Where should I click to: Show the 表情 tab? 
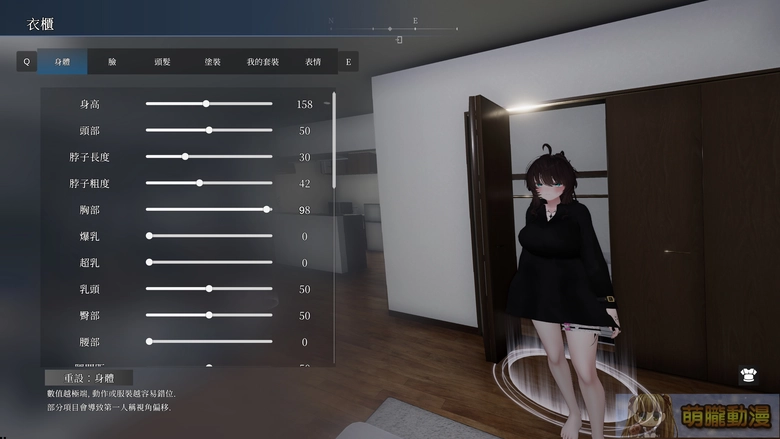click(313, 62)
